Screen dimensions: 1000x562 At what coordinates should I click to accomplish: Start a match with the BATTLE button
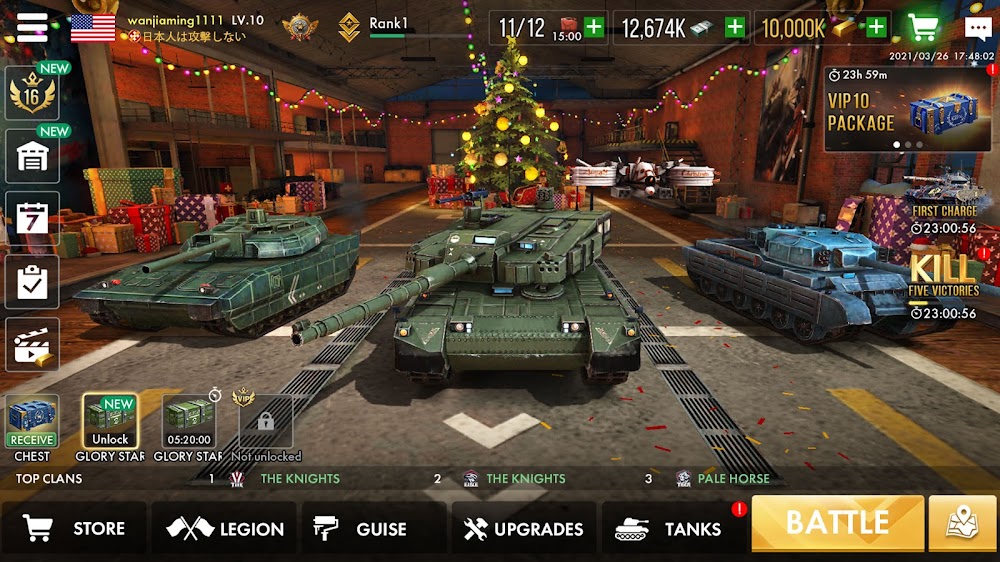[837, 523]
